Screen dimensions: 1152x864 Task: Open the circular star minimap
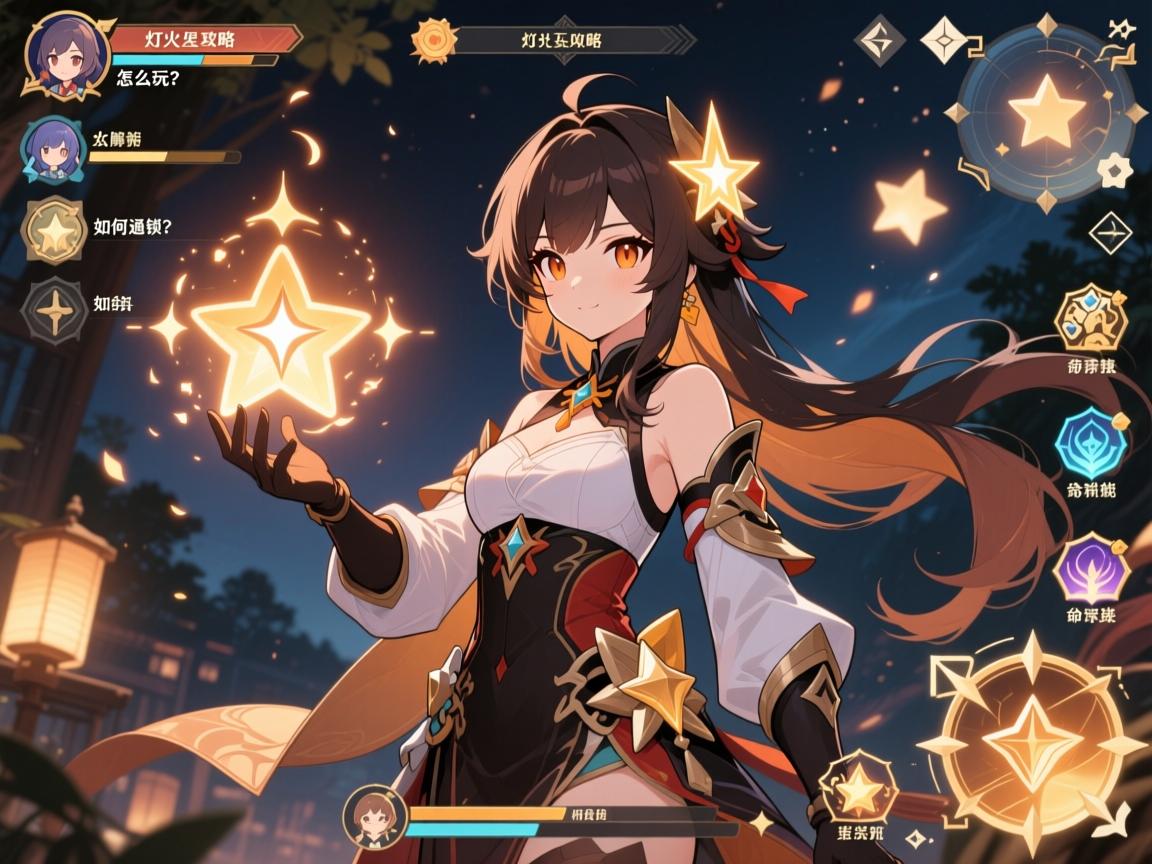pos(1045,111)
